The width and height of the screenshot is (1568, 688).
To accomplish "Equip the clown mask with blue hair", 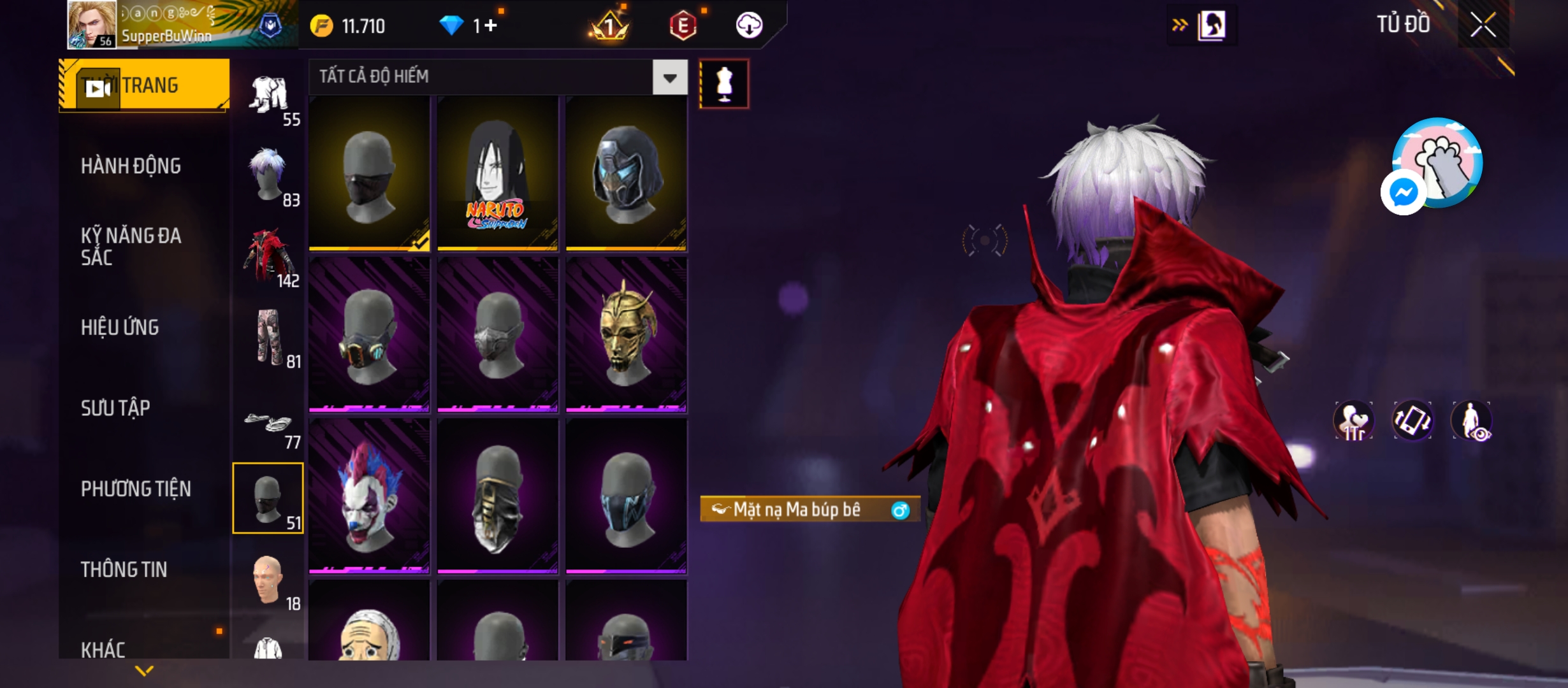I will (369, 496).
